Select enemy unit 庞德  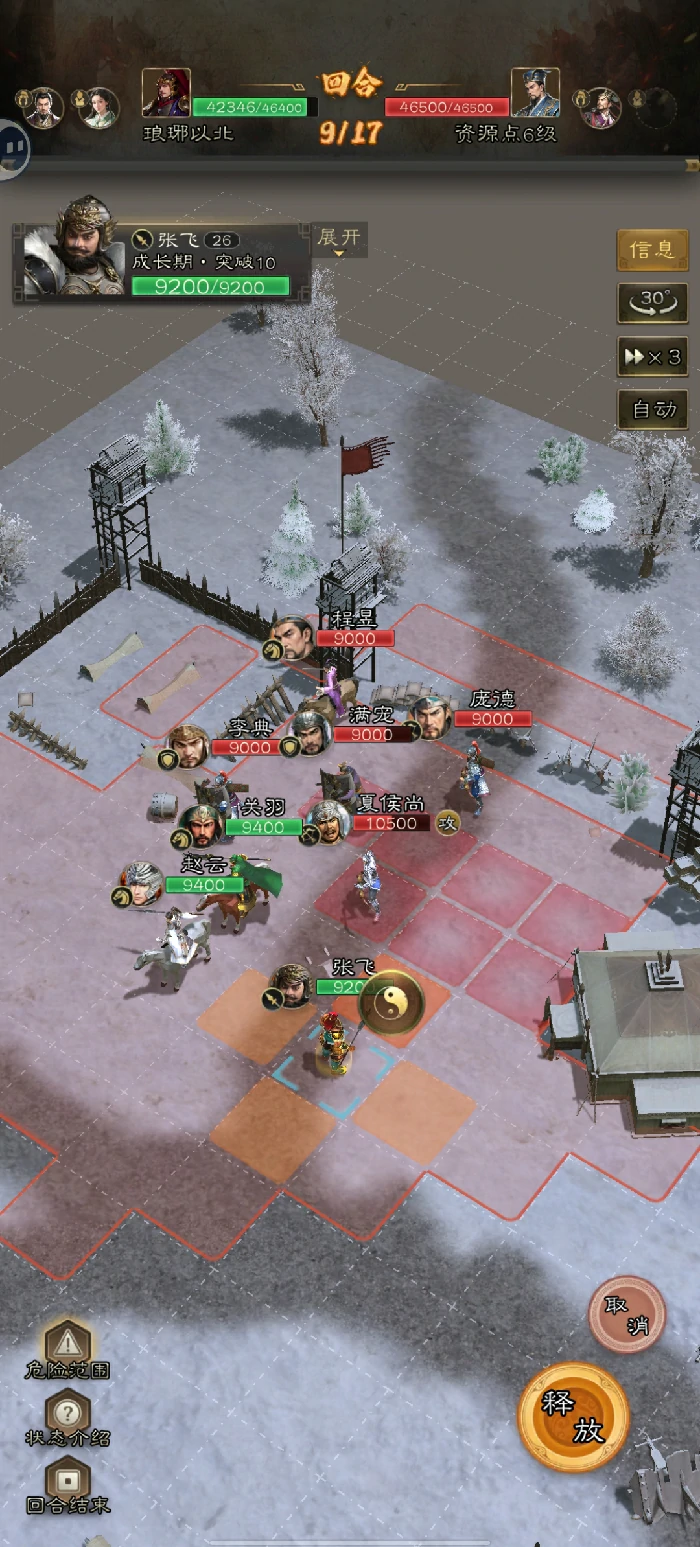(x=432, y=716)
